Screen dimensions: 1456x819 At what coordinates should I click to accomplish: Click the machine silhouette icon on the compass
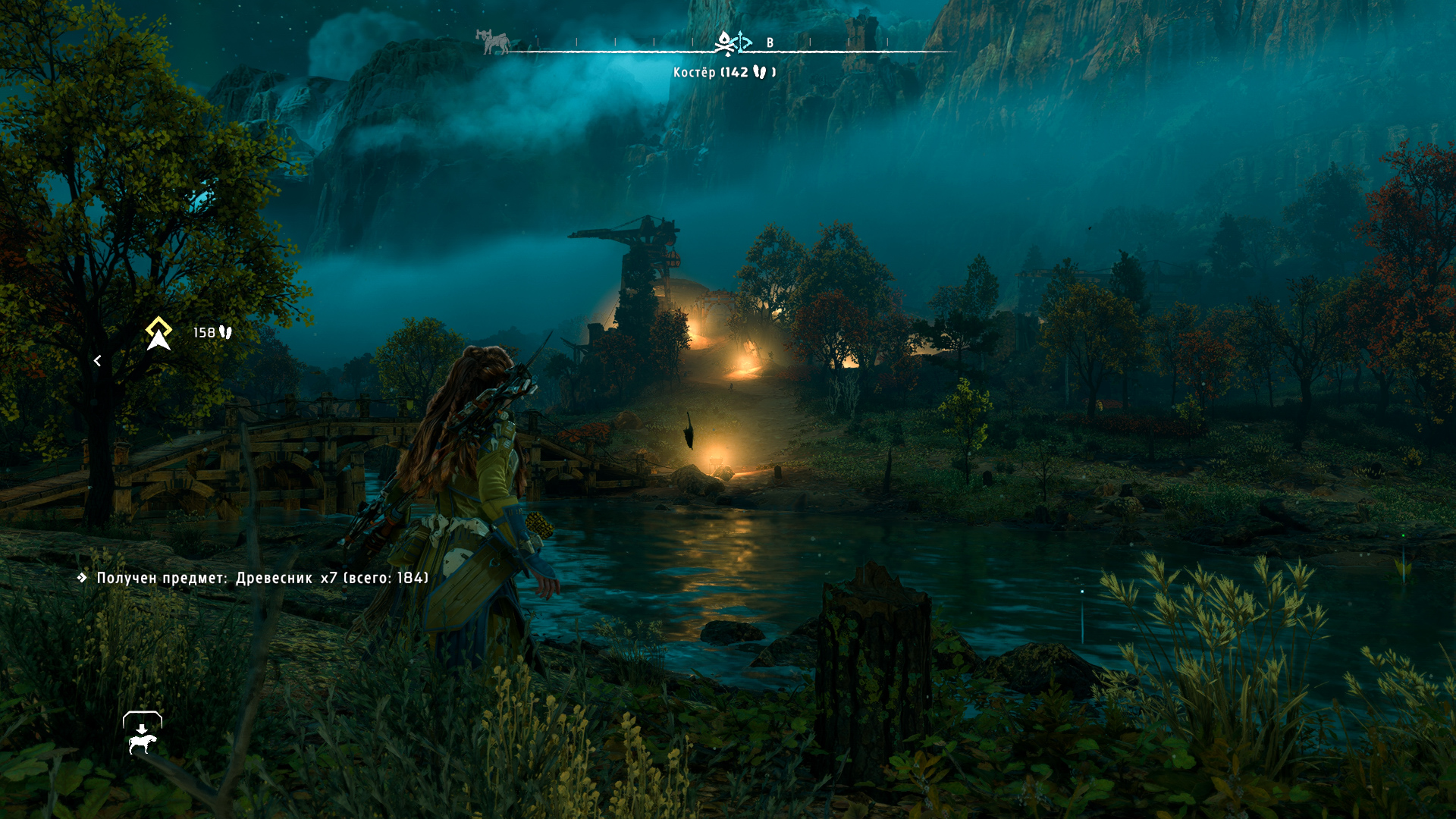(x=493, y=42)
